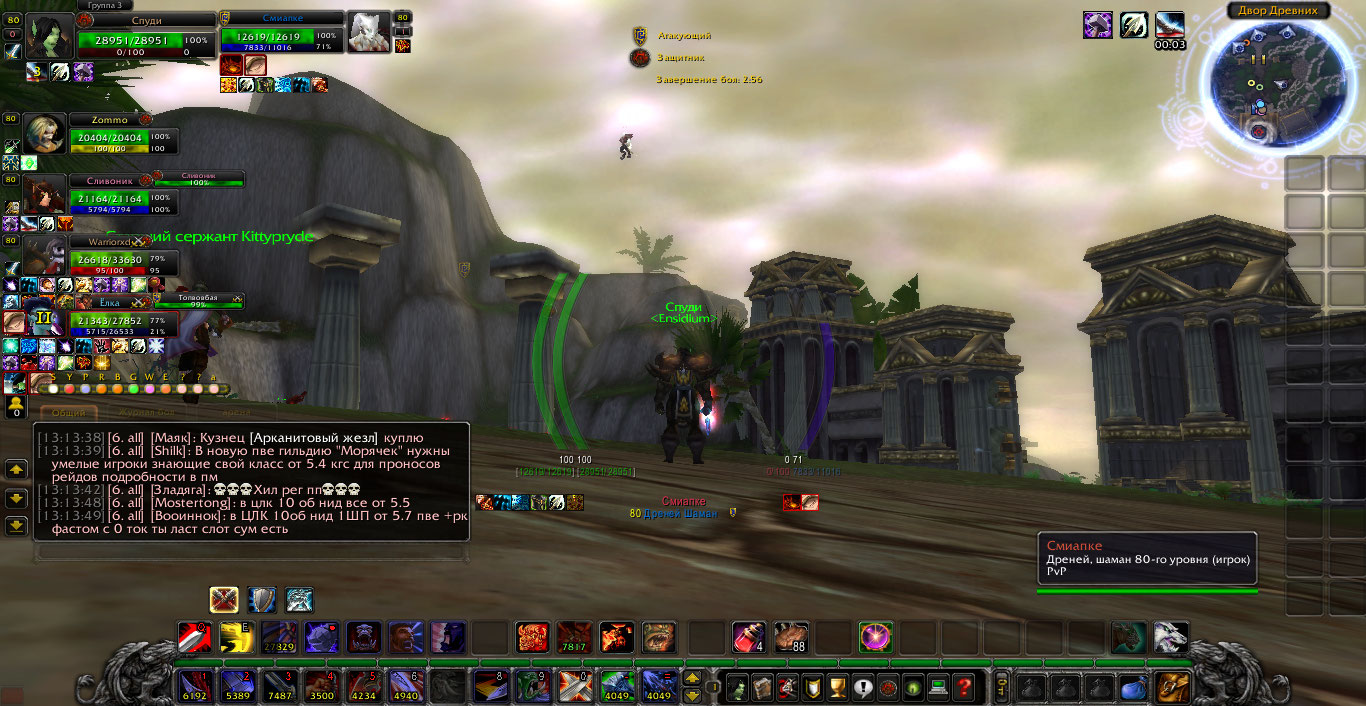
Task: Use the red potion with 4 charges
Action: 748,637
